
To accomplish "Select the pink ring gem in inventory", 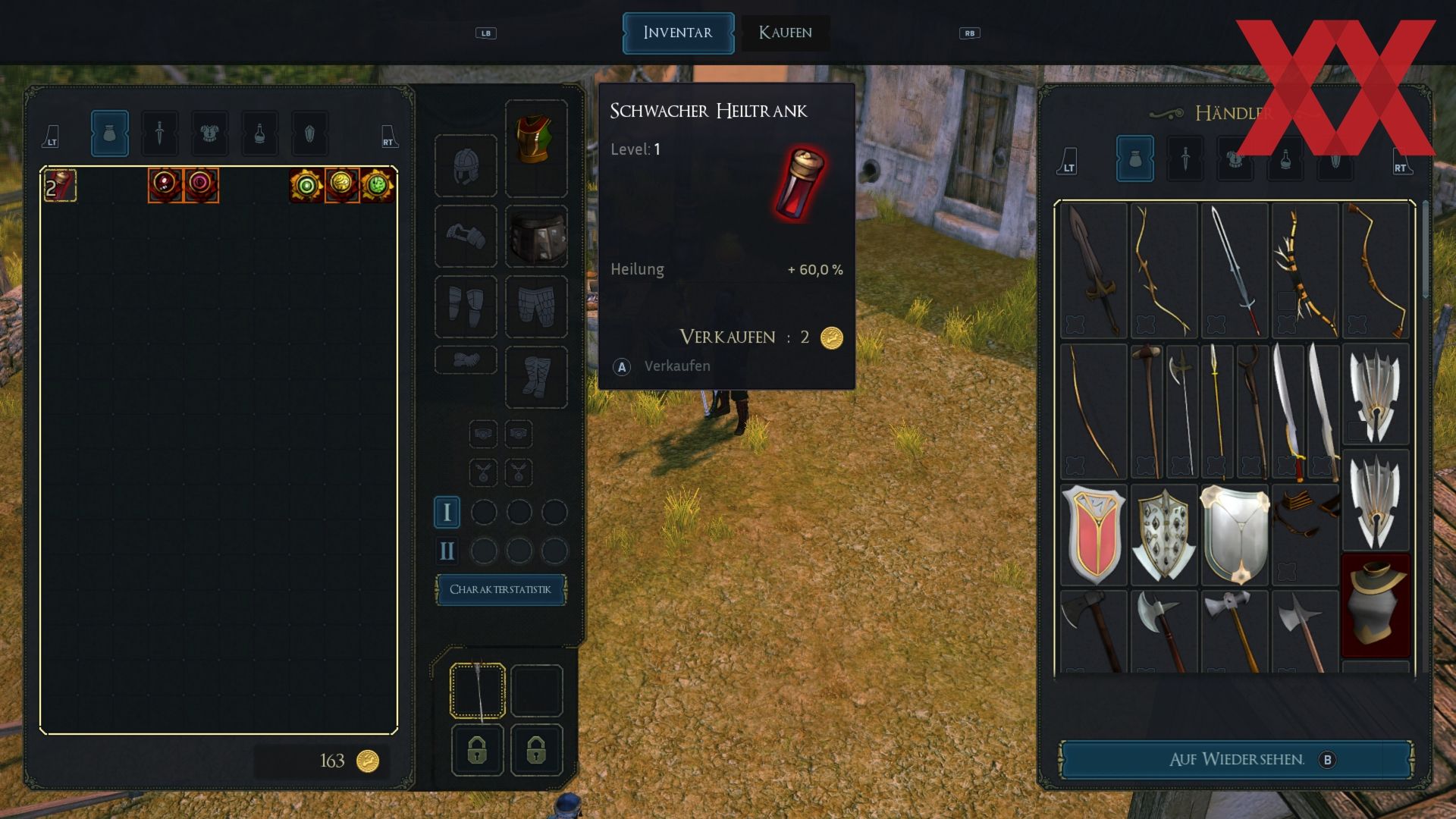I will pyautogui.click(x=201, y=184).
